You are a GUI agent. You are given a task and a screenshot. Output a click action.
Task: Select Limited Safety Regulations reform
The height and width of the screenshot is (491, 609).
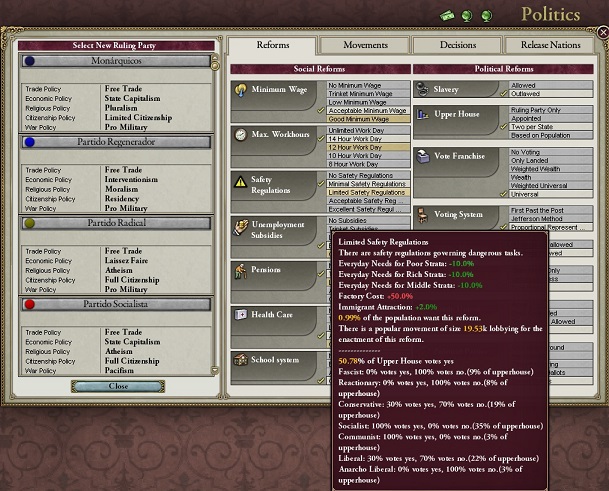(x=367, y=192)
